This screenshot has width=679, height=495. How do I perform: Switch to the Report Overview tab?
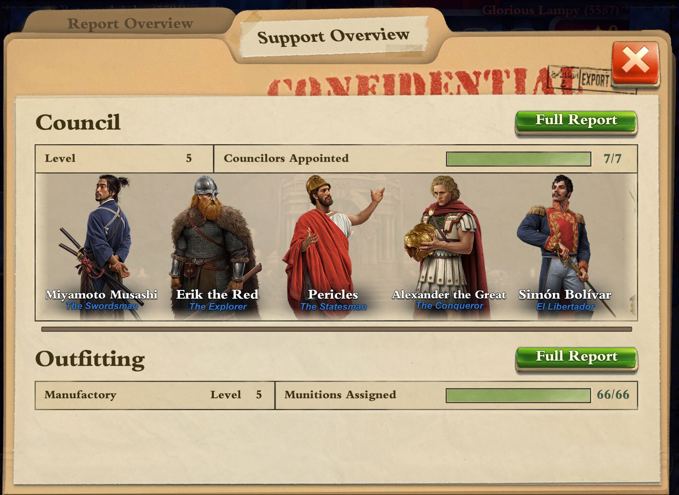[129, 23]
